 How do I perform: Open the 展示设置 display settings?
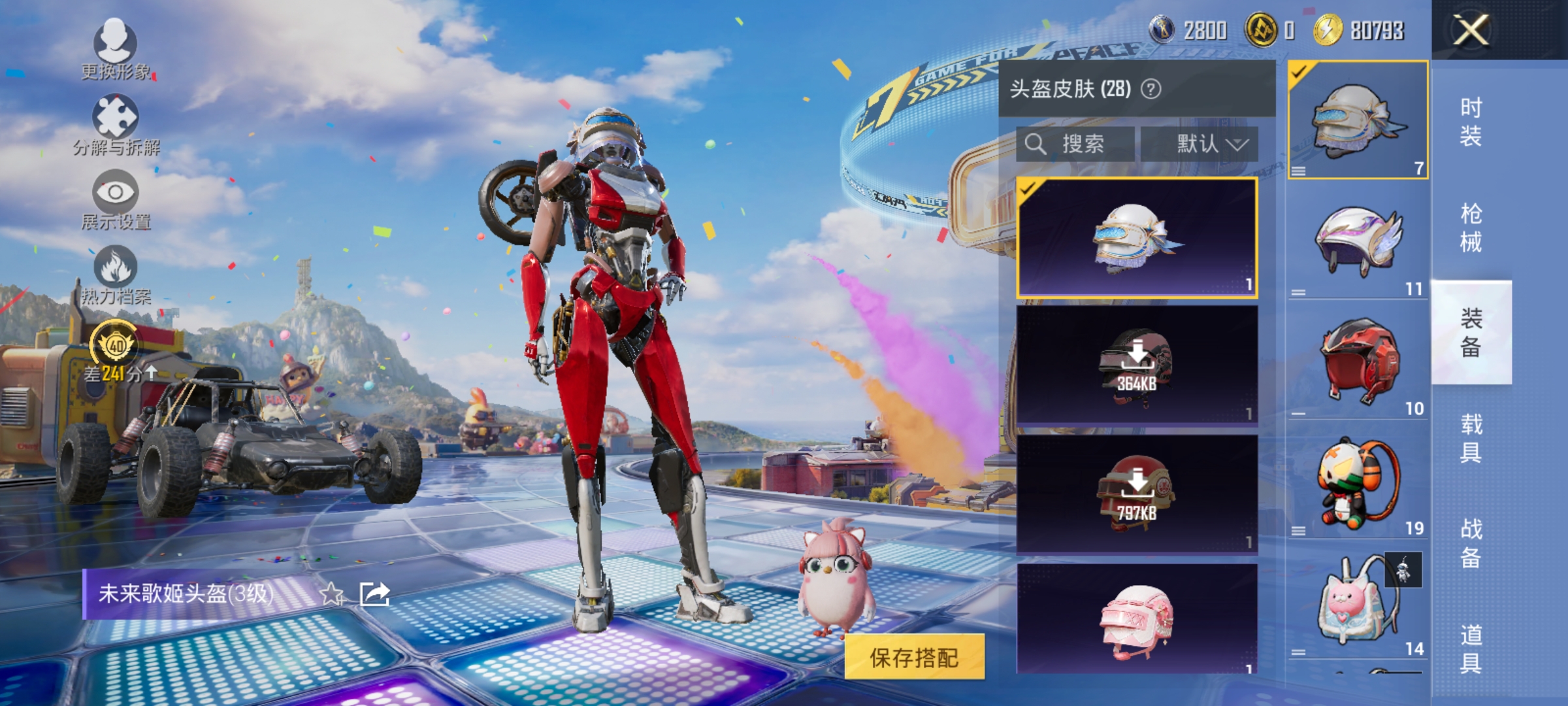[x=115, y=196]
